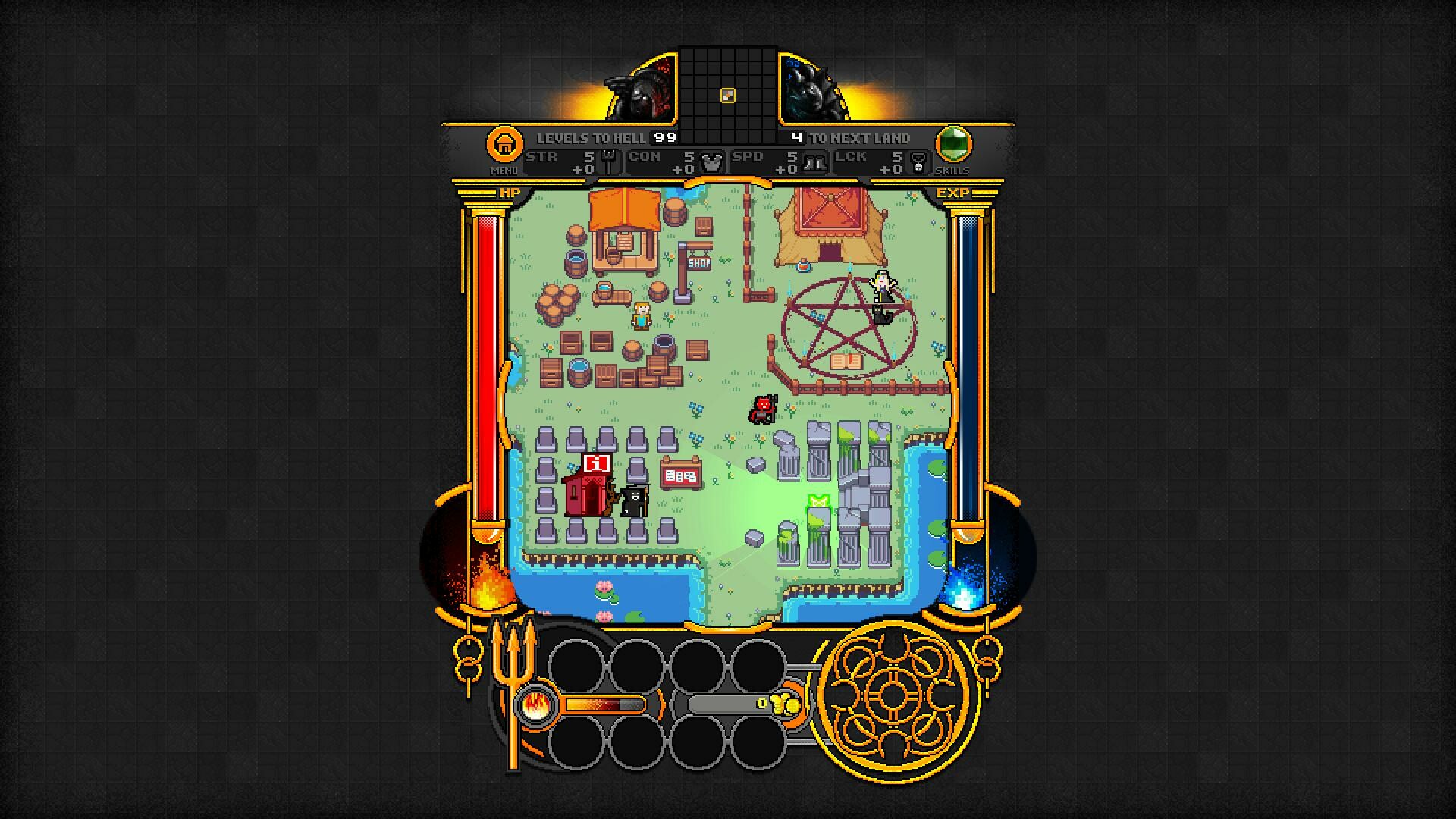The image size is (1456, 819).
Task: Click the fire orb on the bottom bar
Action: click(x=535, y=705)
